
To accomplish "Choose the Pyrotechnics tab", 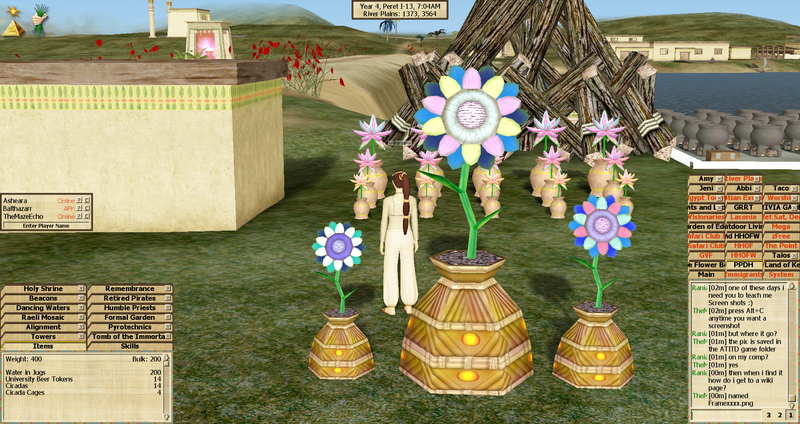I will pos(126,327).
